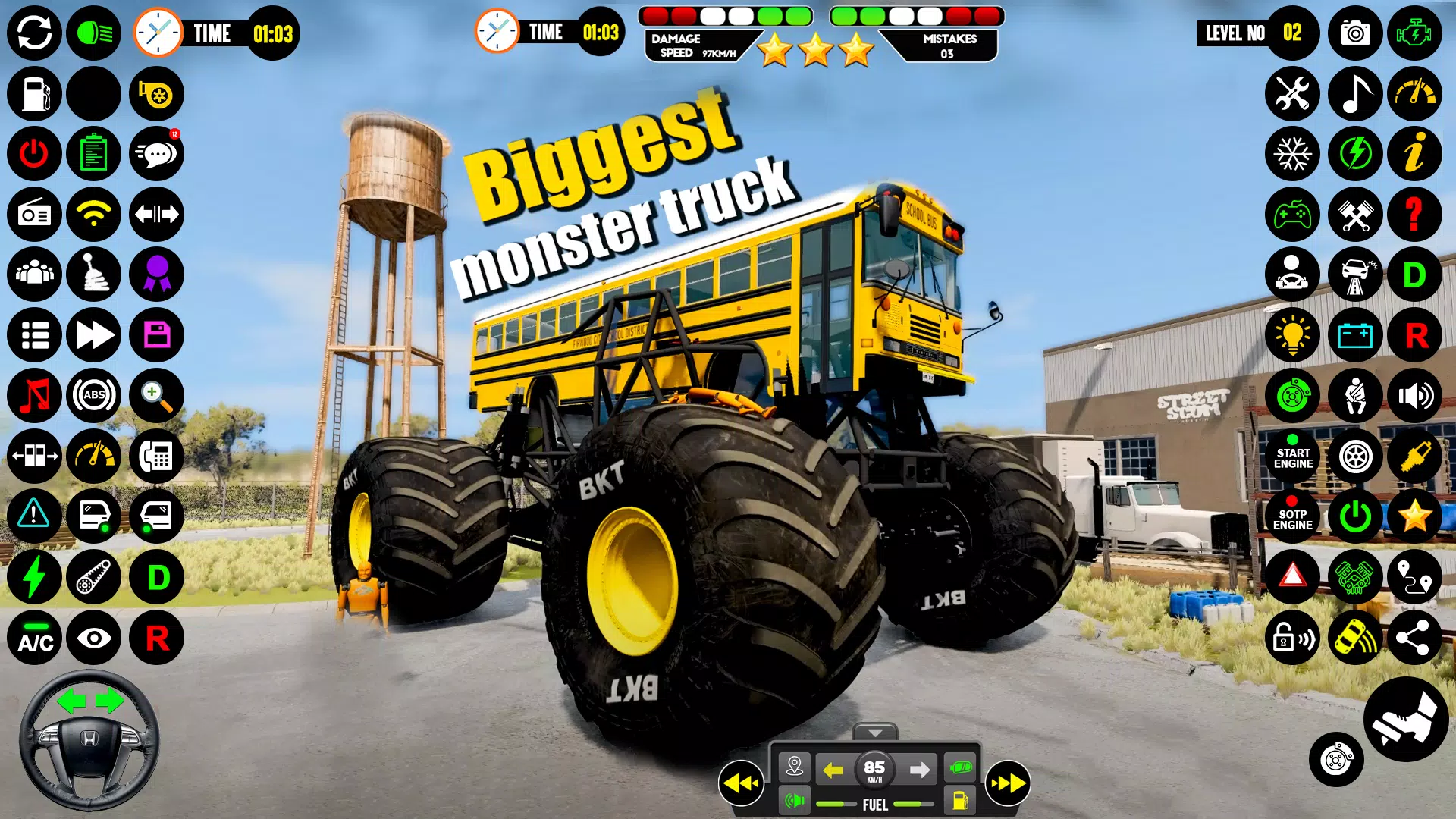The width and height of the screenshot is (1456, 819).
Task: Enable the ABS braking system
Action: 93,395
